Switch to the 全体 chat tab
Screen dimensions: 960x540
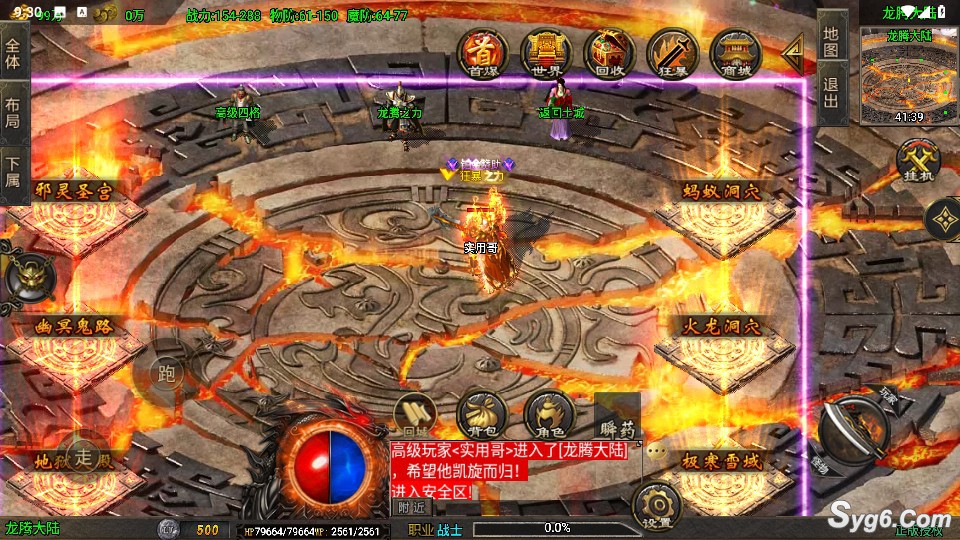point(14,47)
